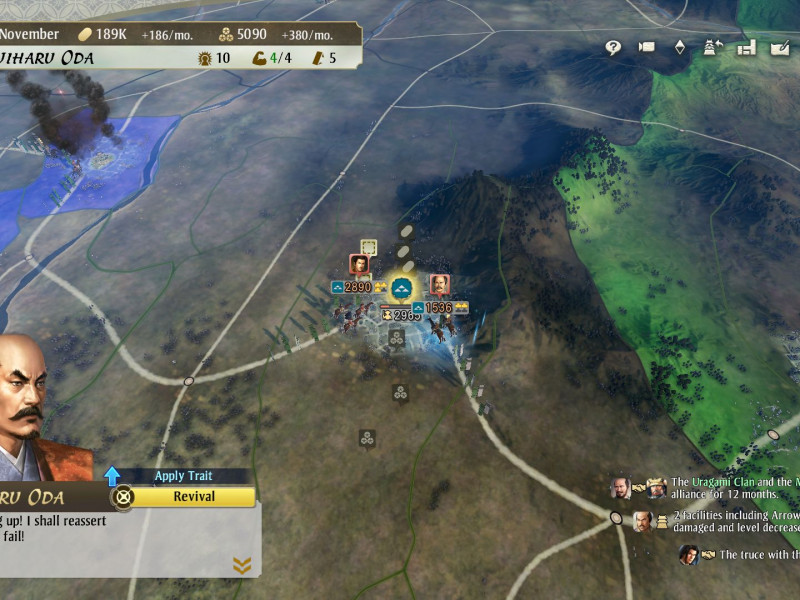This screenshot has height=600, width=800.
Task: Select the glowing blue castle crest marker
Action: [x=402, y=290]
